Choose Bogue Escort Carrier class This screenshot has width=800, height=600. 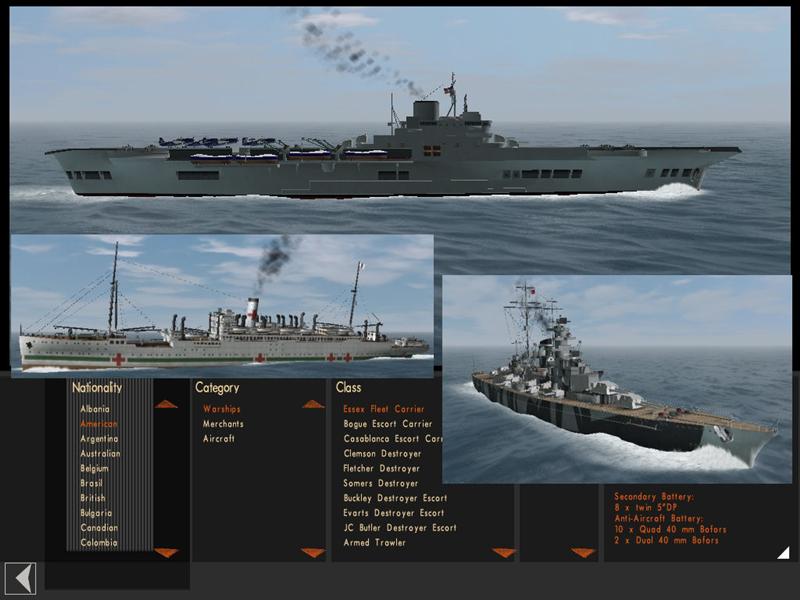click(x=387, y=424)
